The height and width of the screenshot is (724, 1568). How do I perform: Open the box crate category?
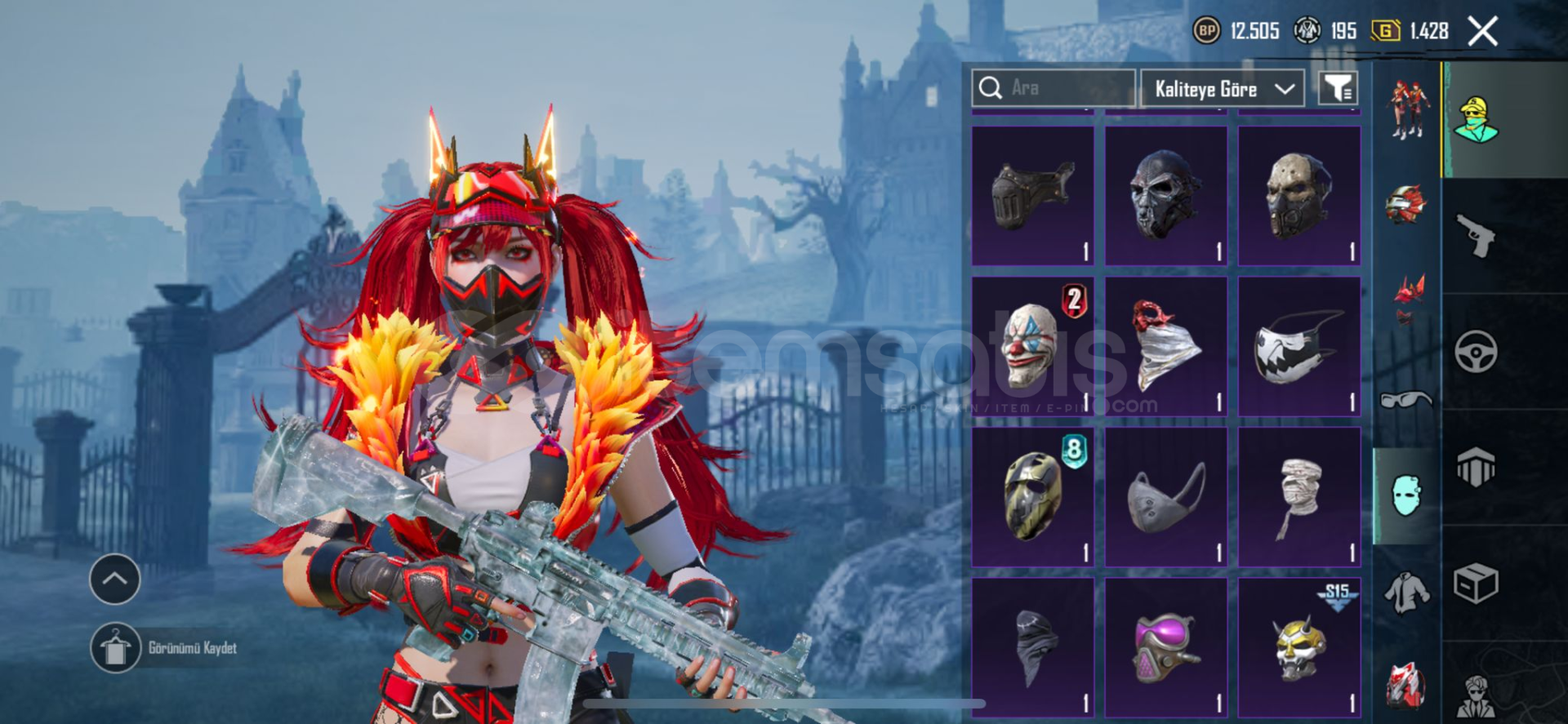coord(1476,584)
